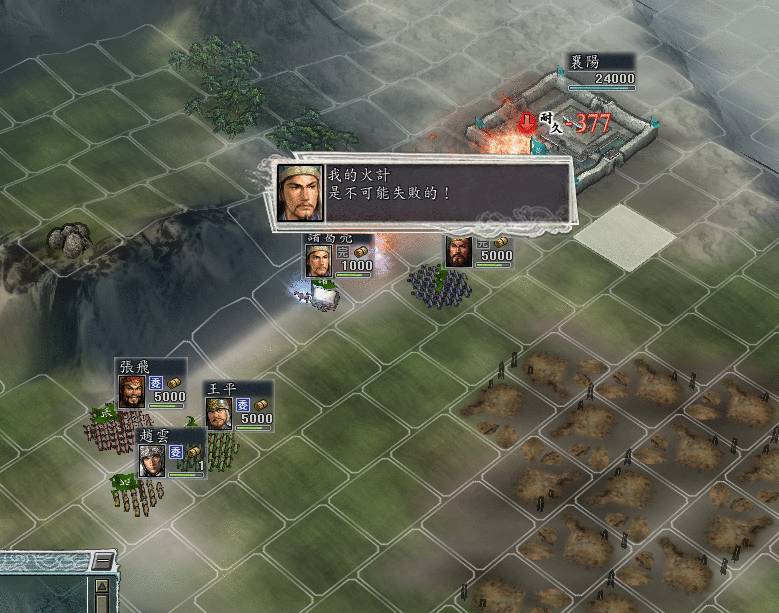
Task: Select Zhang Fei's unit portrait (張飛)
Action: click(x=132, y=391)
